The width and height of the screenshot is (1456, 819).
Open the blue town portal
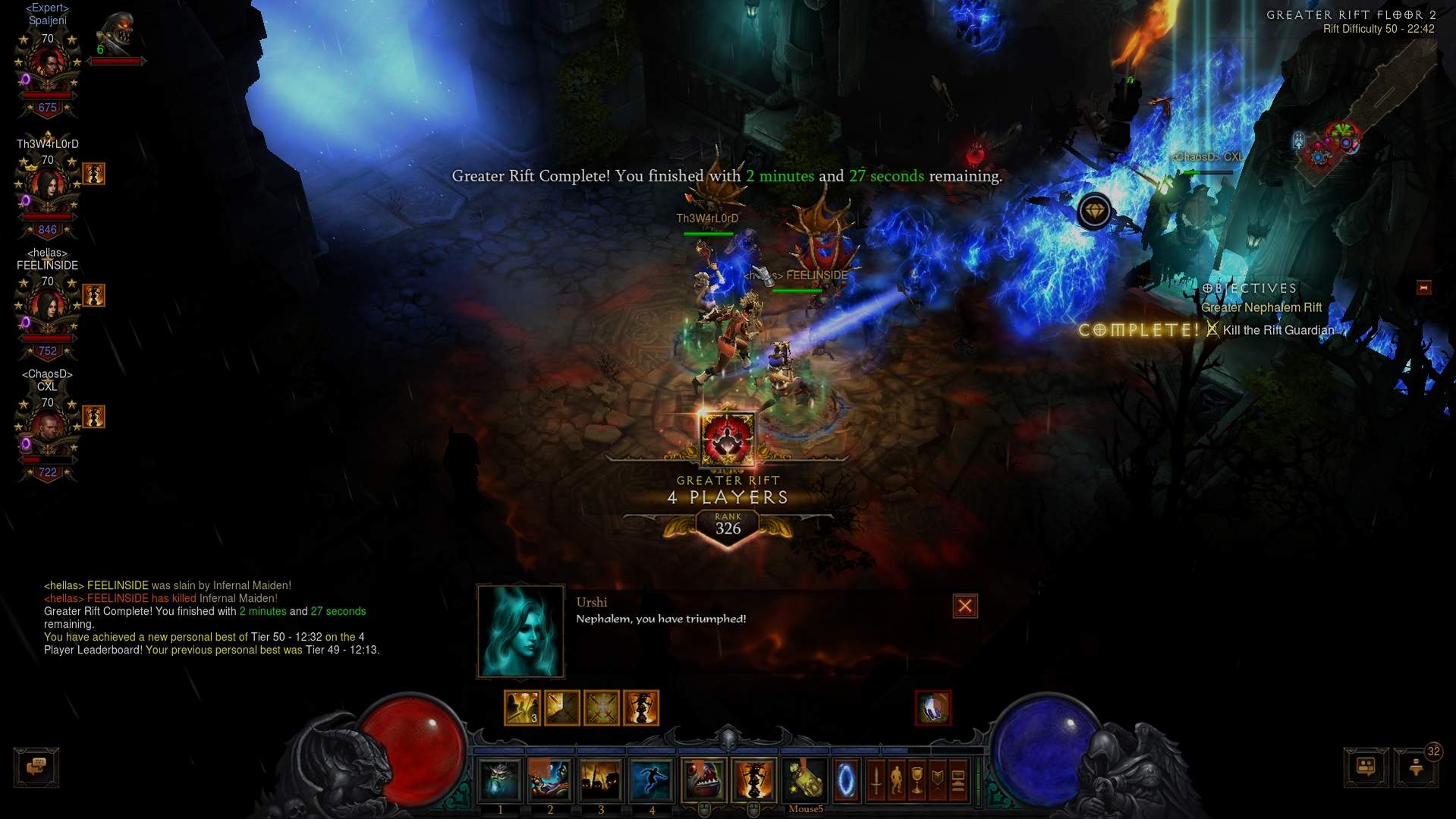tap(846, 780)
